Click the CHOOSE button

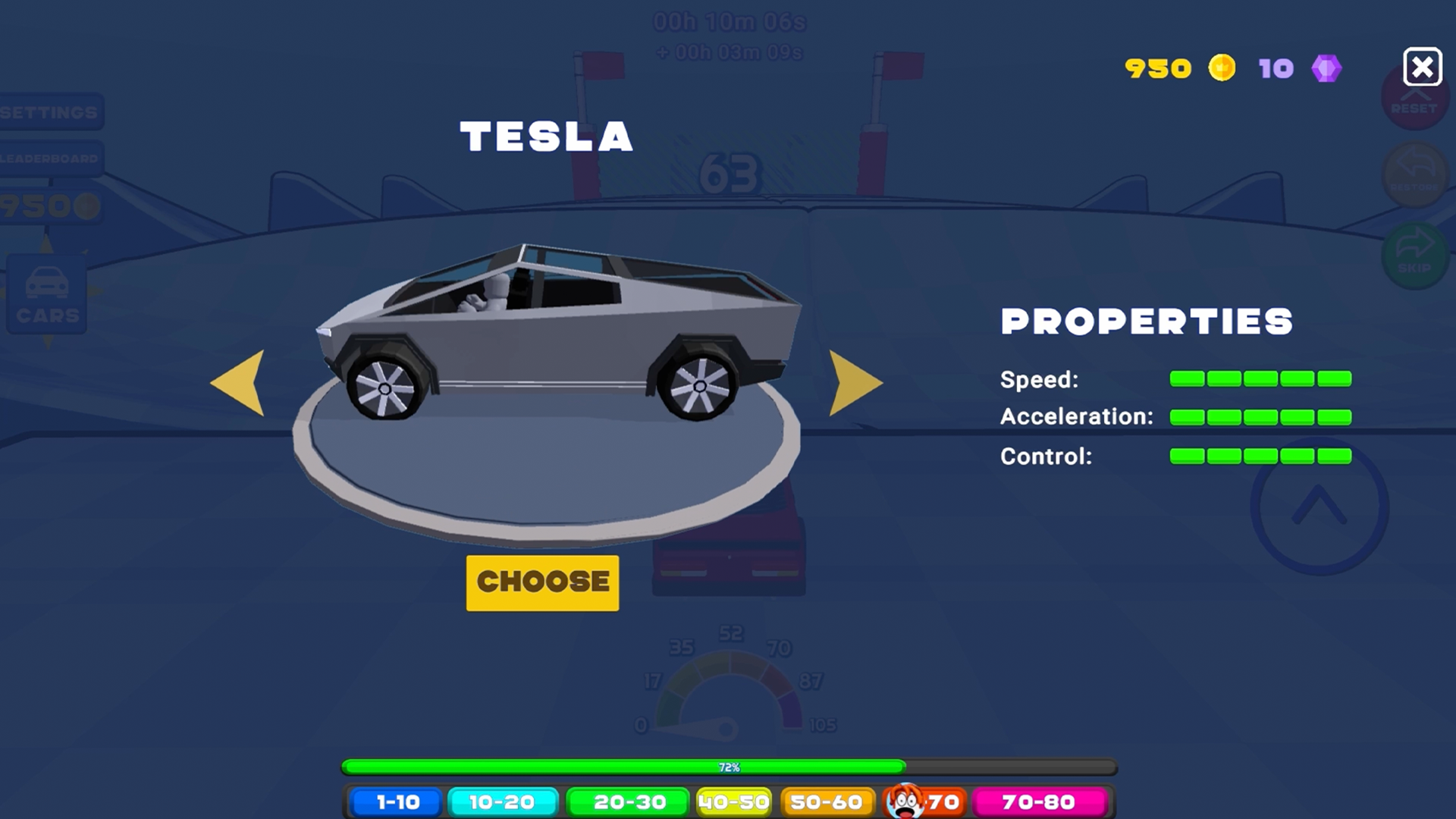point(542,582)
